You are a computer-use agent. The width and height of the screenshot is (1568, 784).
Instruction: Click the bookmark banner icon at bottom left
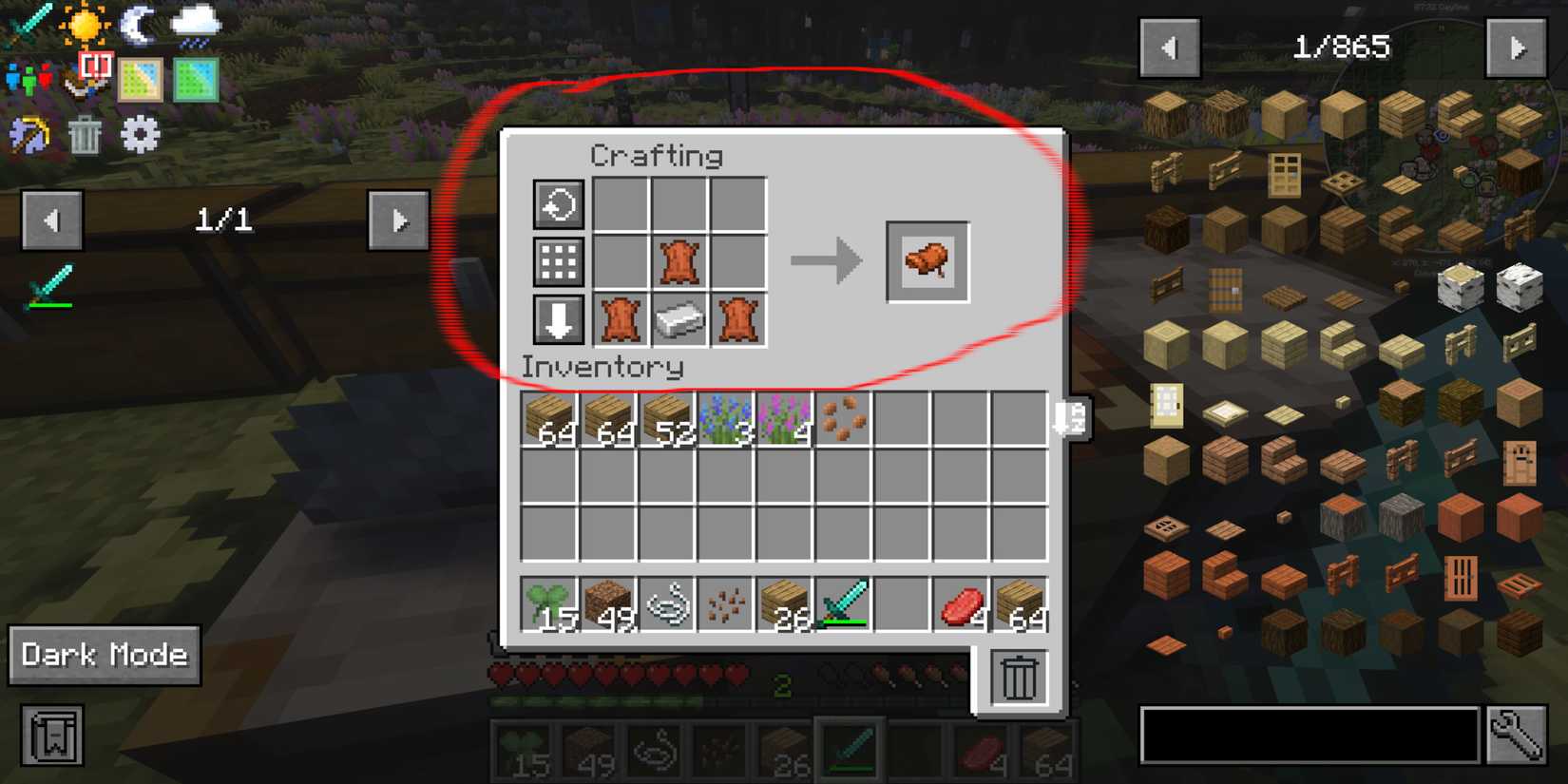tap(52, 736)
